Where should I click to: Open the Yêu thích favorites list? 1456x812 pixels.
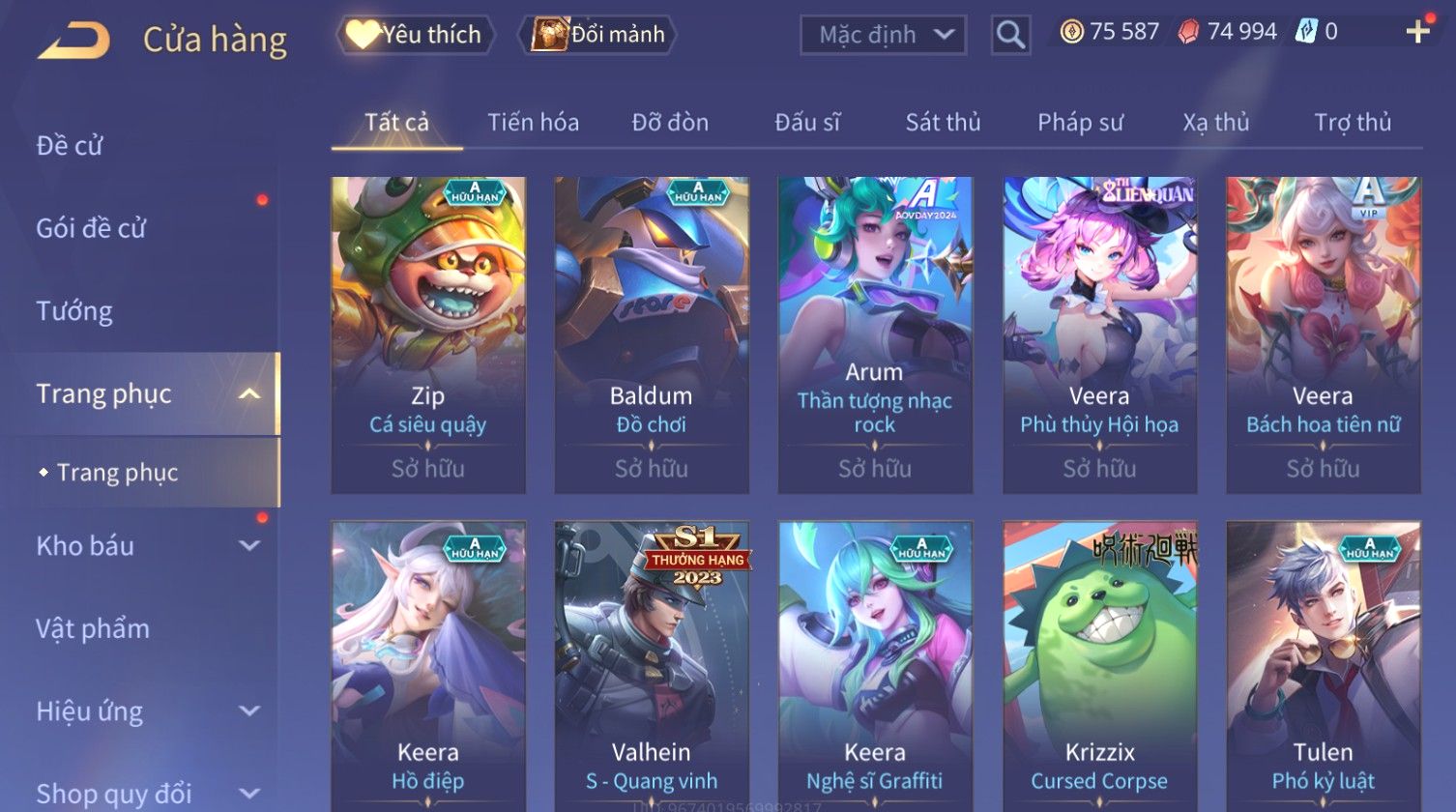point(416,35)
